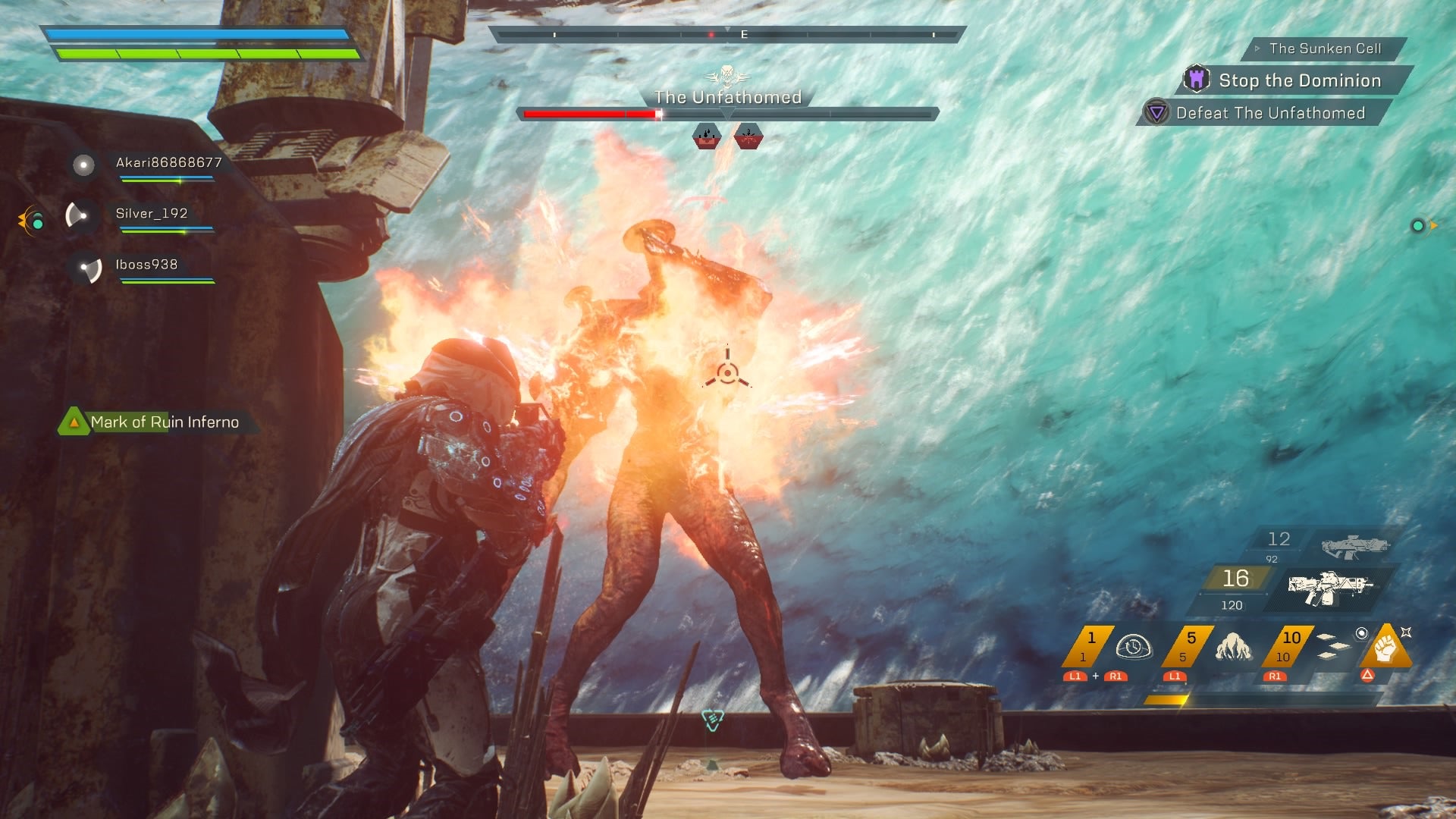This screenshot has width=1456, height=819.
Task: Select the Defeat The Unfathomed objective
Action: (1270, 113)
